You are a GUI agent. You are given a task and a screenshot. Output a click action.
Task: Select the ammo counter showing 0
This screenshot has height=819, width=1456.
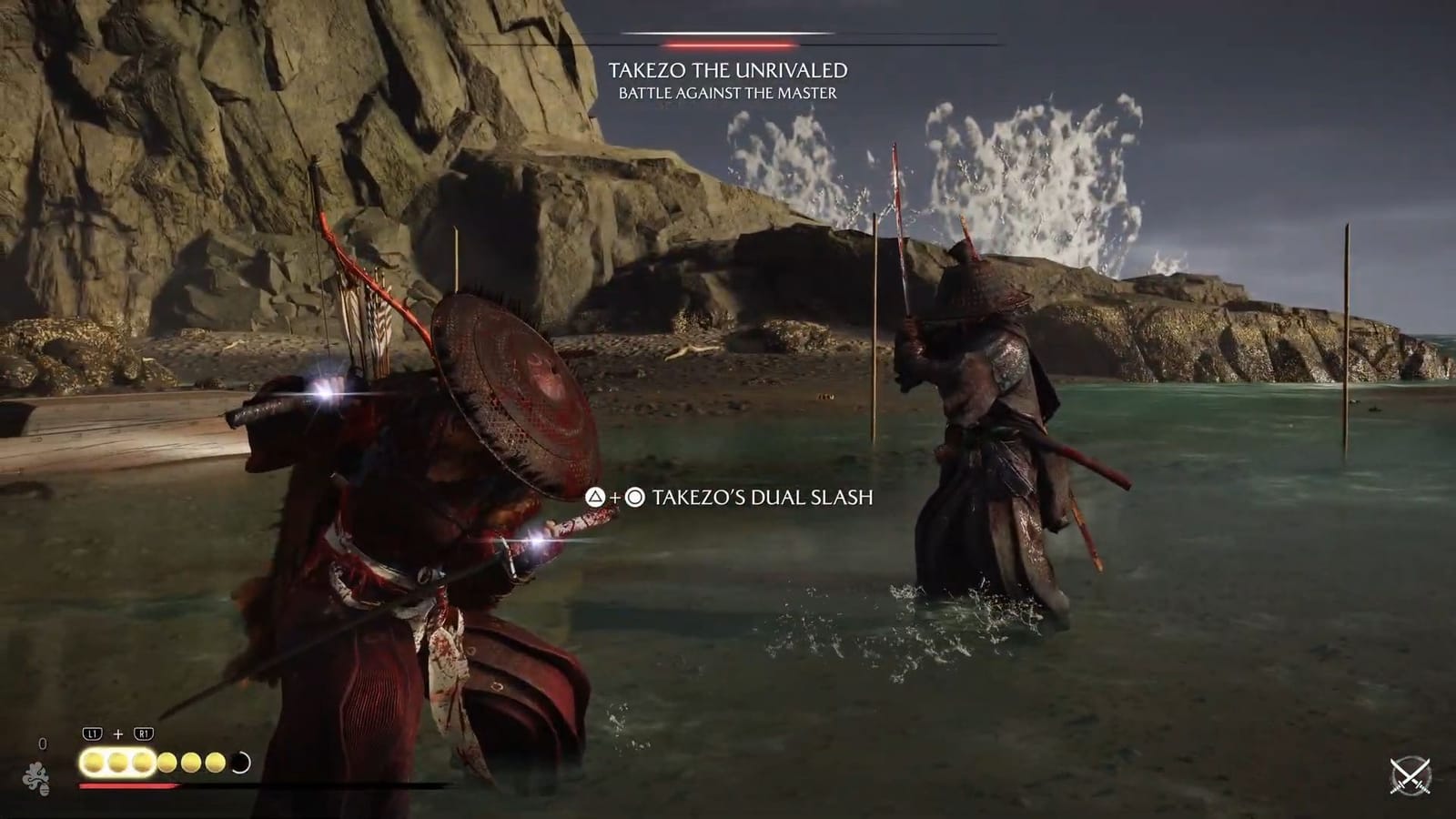click(43, 743)
